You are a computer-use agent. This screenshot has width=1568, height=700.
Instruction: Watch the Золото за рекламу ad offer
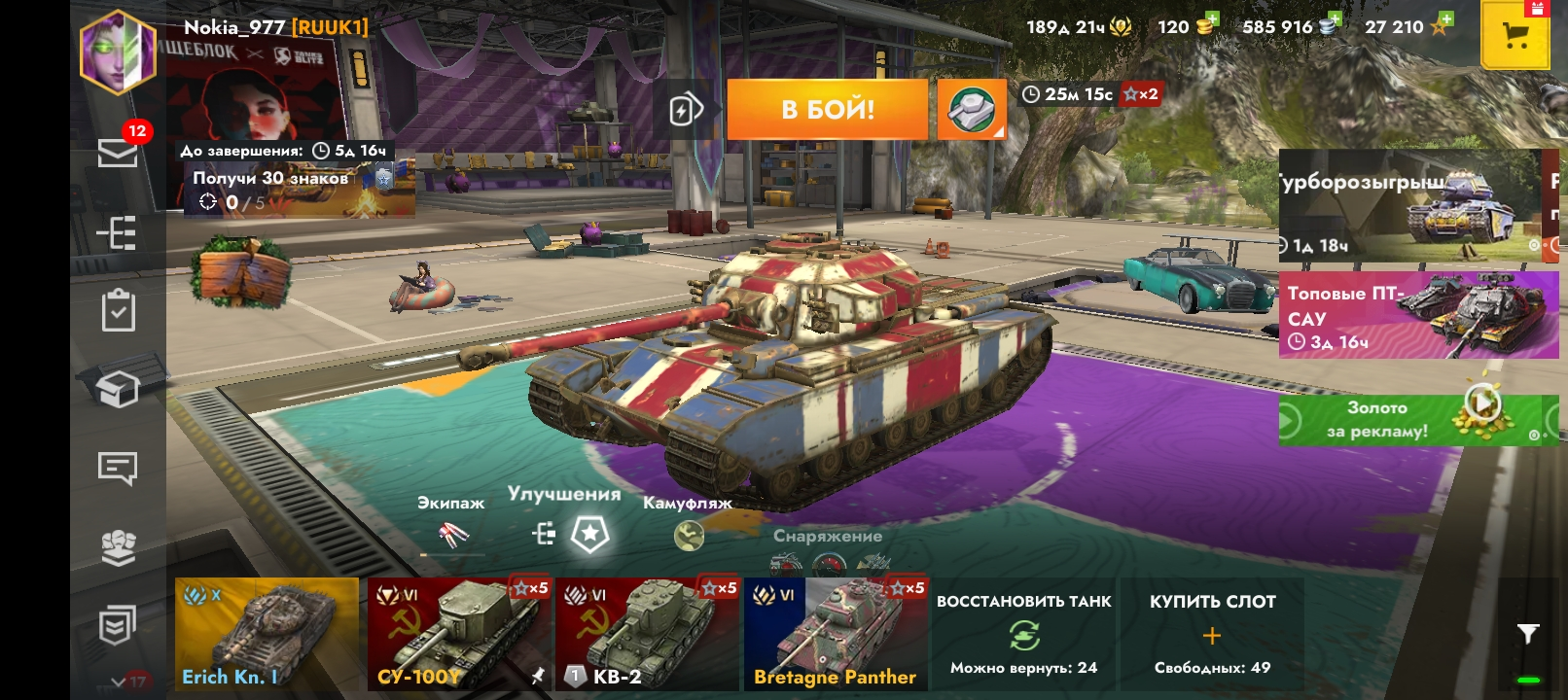point(1410,420)
